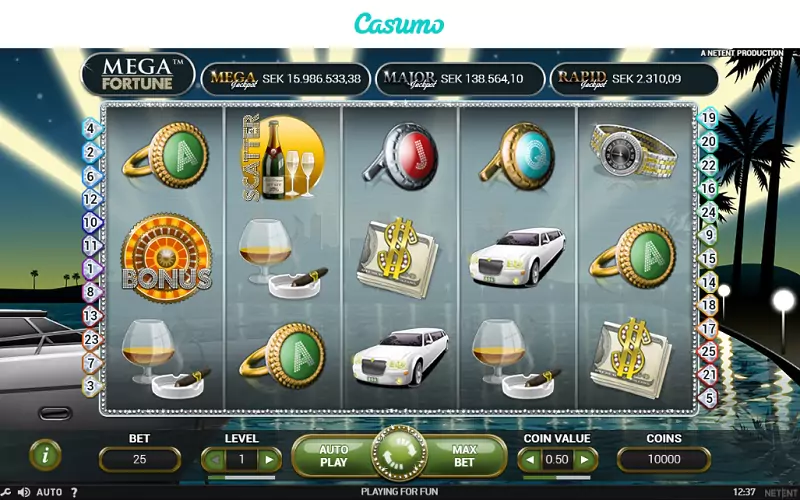Screen dimensions: 800x500
Task: Click the Casumo logo
Action: coord(400,24)
